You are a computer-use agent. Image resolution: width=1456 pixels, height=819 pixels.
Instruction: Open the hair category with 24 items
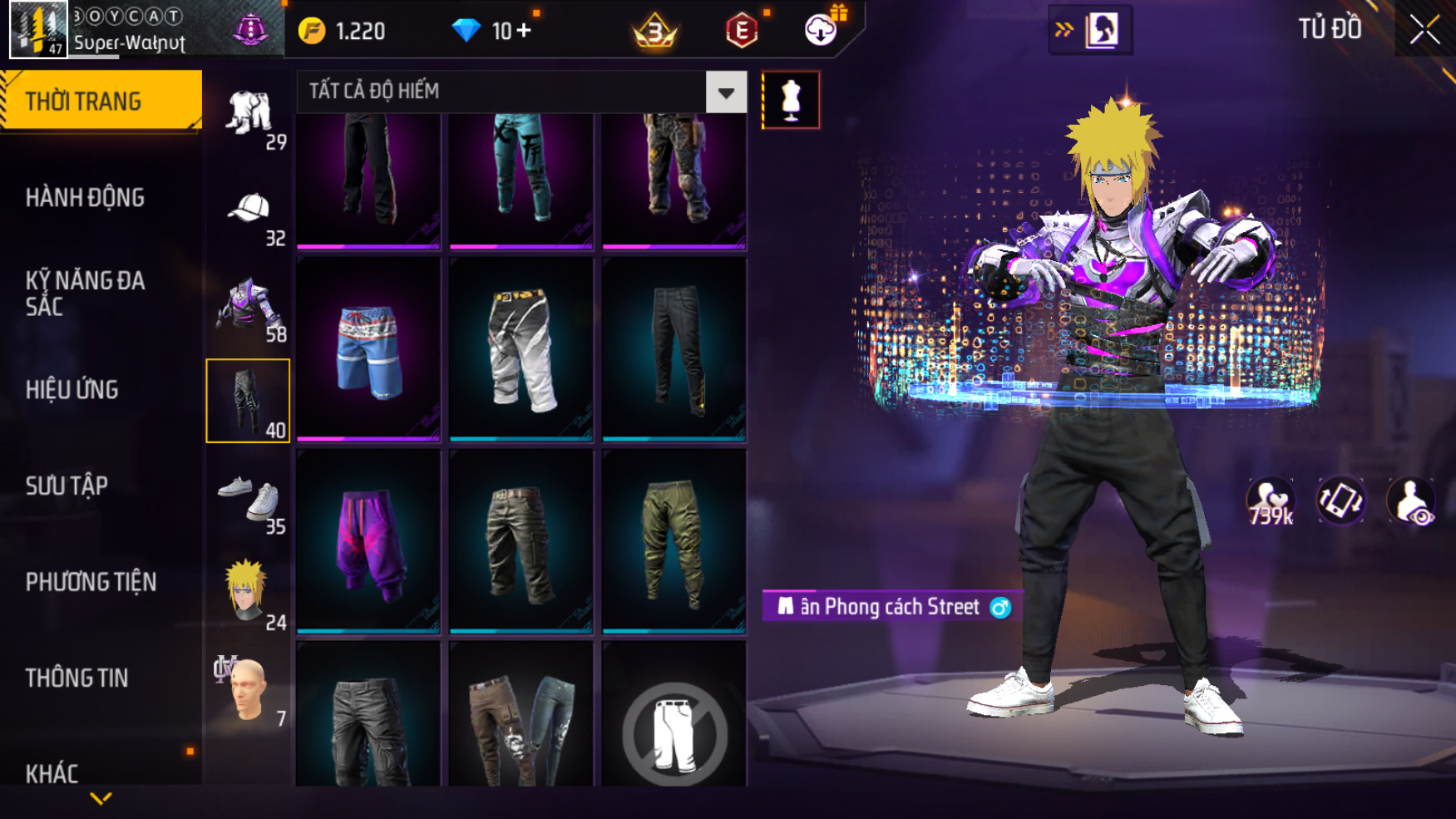[249, 595]
